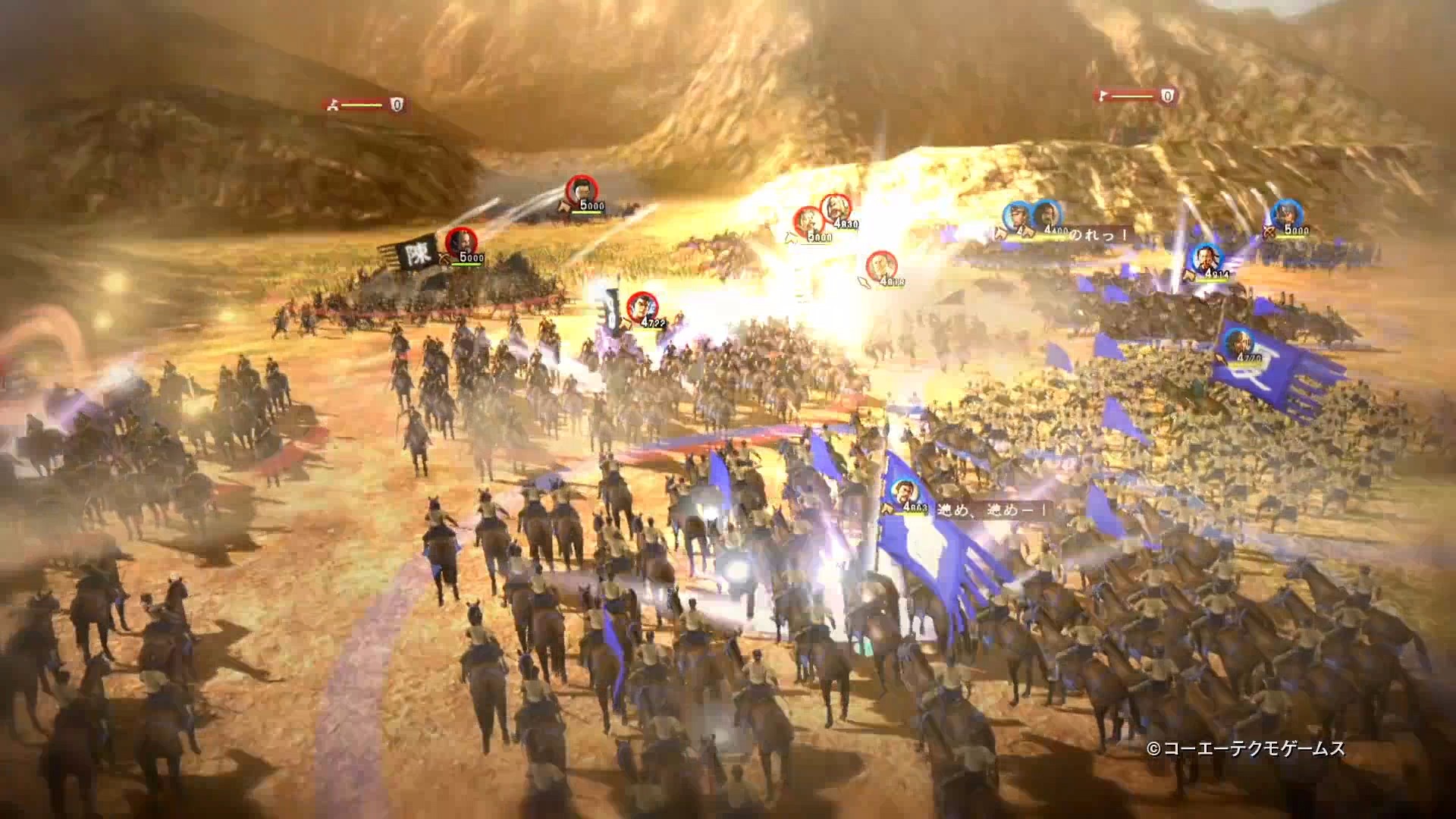Choose the red officer portrait showing 4830 troops
Image resolution: width=1456 pixels, height=819 pixels.
pos(835,208)
